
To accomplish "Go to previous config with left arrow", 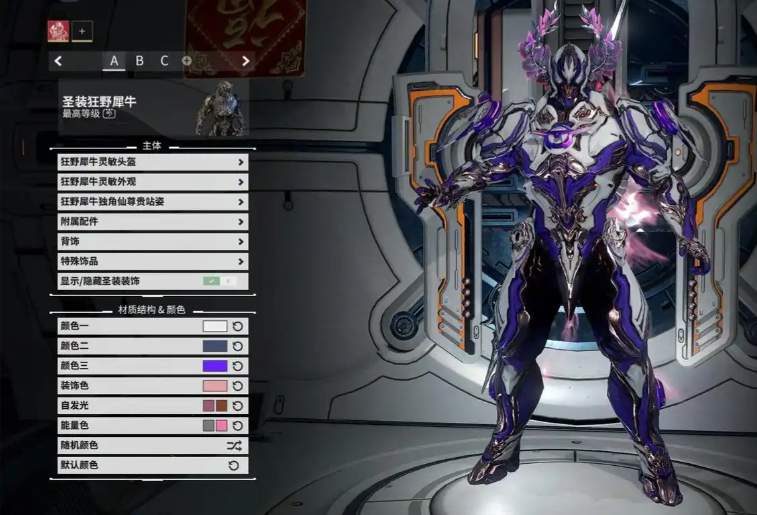I will coord(59,61).
